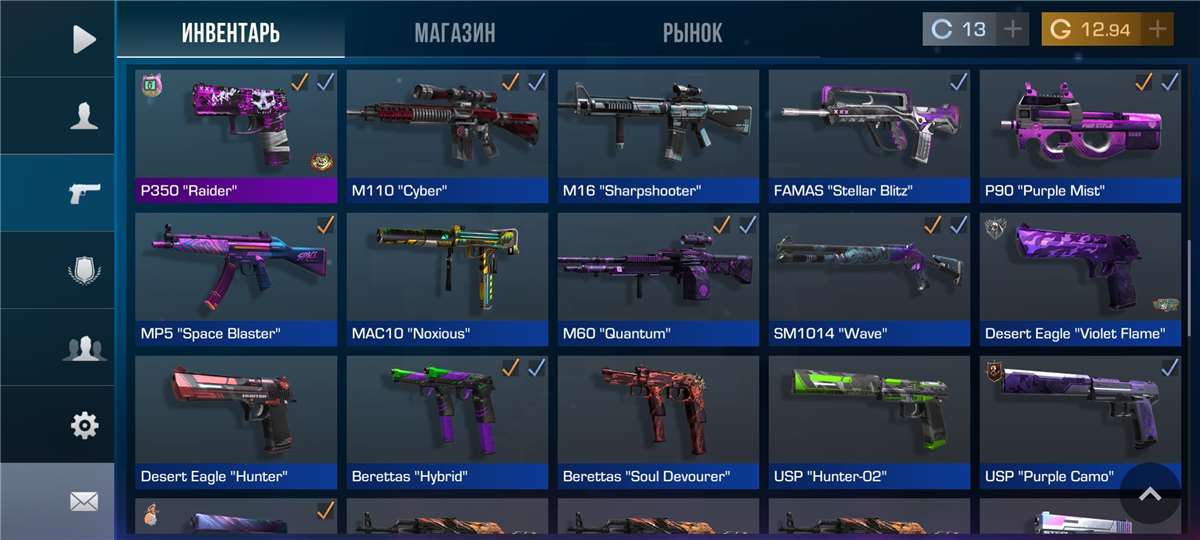Open the player profile icon
Image resolution: width=1200 pixels, height=540 pixels.
[84, 116]
